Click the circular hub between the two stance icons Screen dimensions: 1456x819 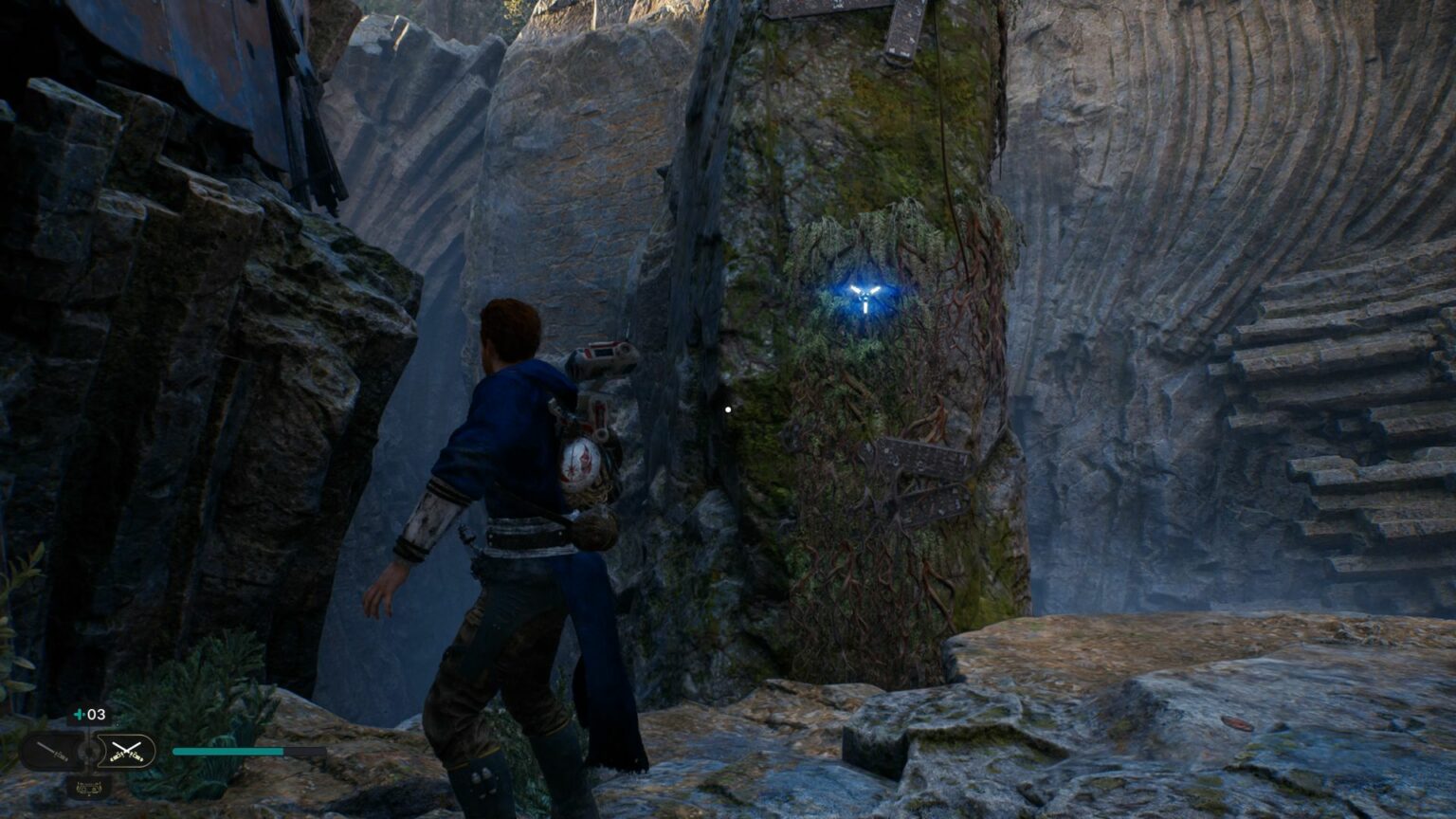89,751
